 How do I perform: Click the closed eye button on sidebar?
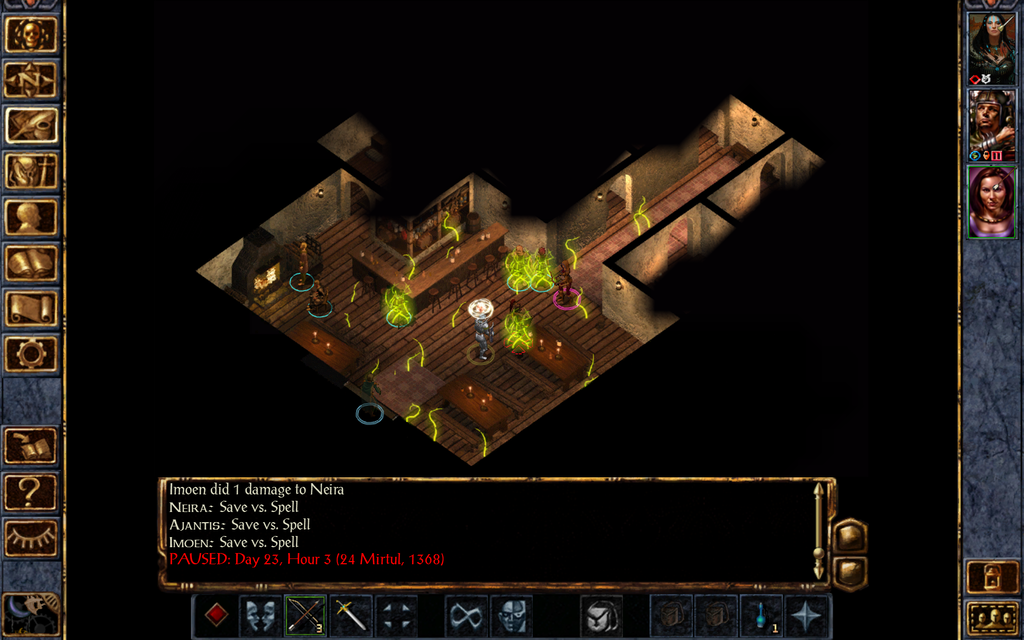point(31,538)
